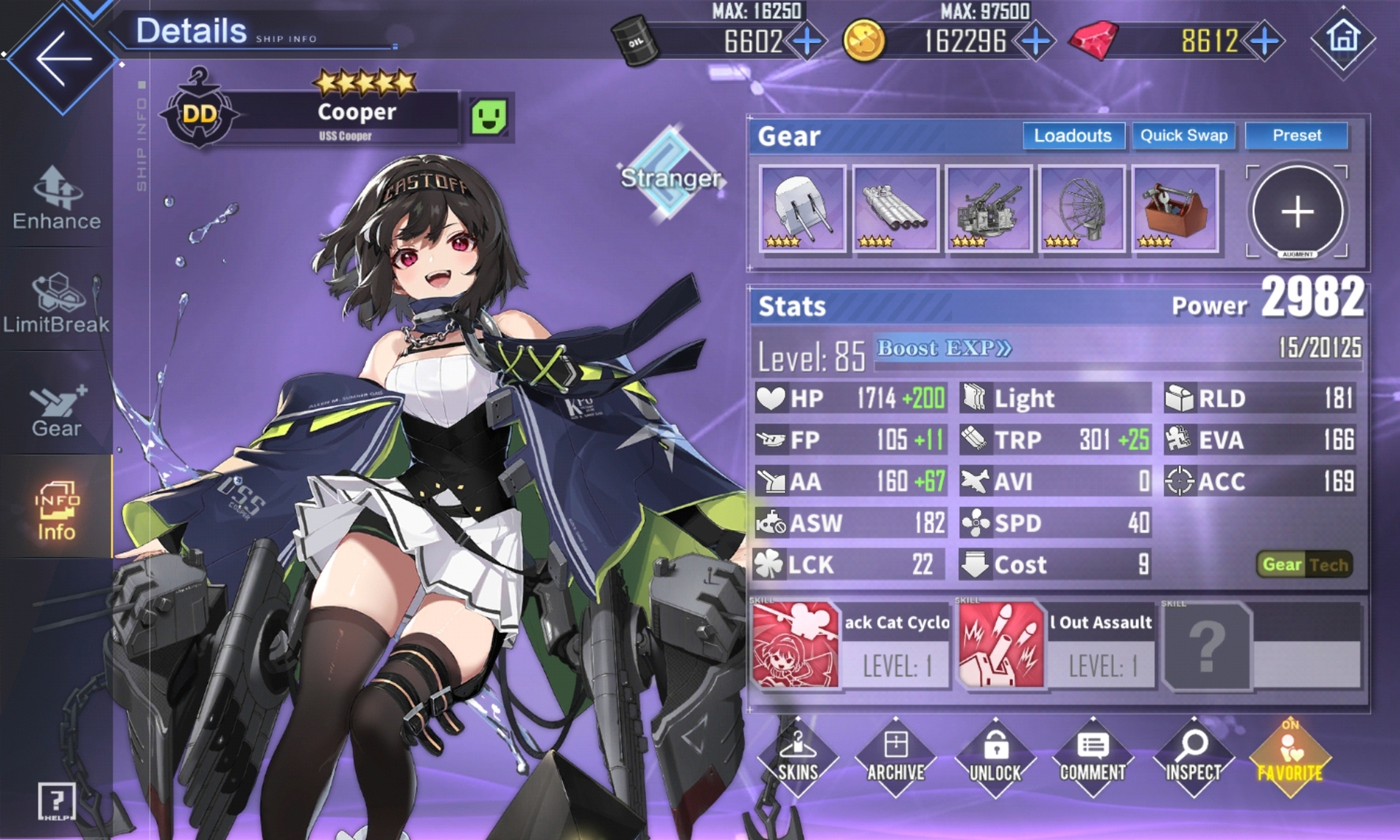Select the repair toolbox gear slot

[1175, 209]
